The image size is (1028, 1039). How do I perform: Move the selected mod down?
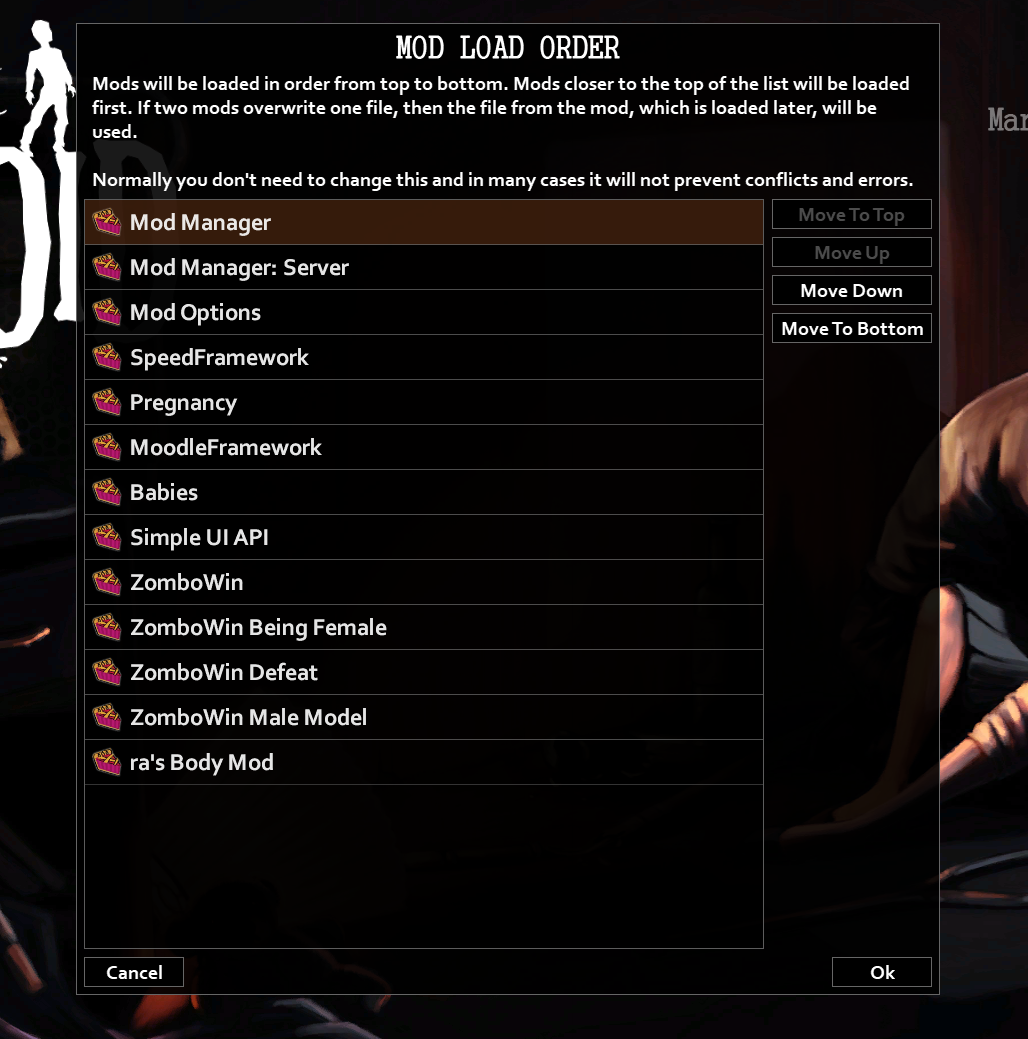851,291
